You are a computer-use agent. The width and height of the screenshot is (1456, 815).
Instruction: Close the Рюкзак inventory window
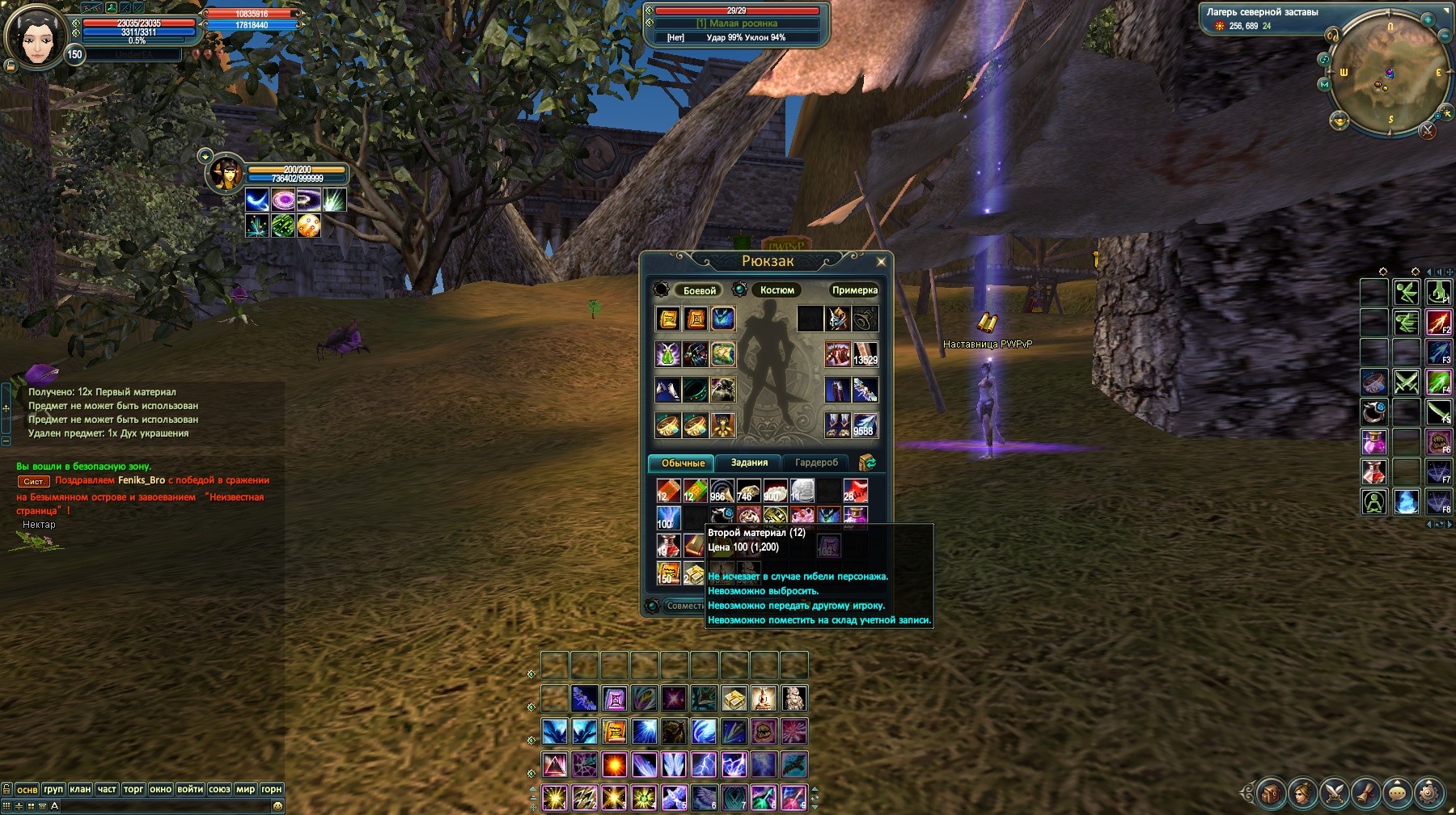[881, 261]
